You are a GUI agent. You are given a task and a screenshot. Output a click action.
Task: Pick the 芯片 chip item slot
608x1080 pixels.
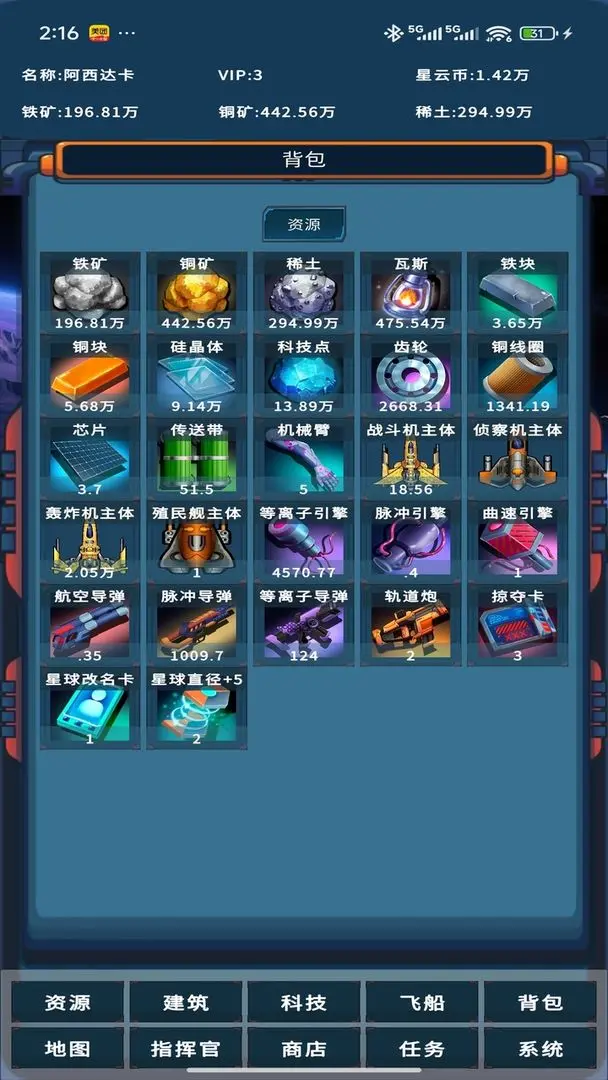point(90,458)
